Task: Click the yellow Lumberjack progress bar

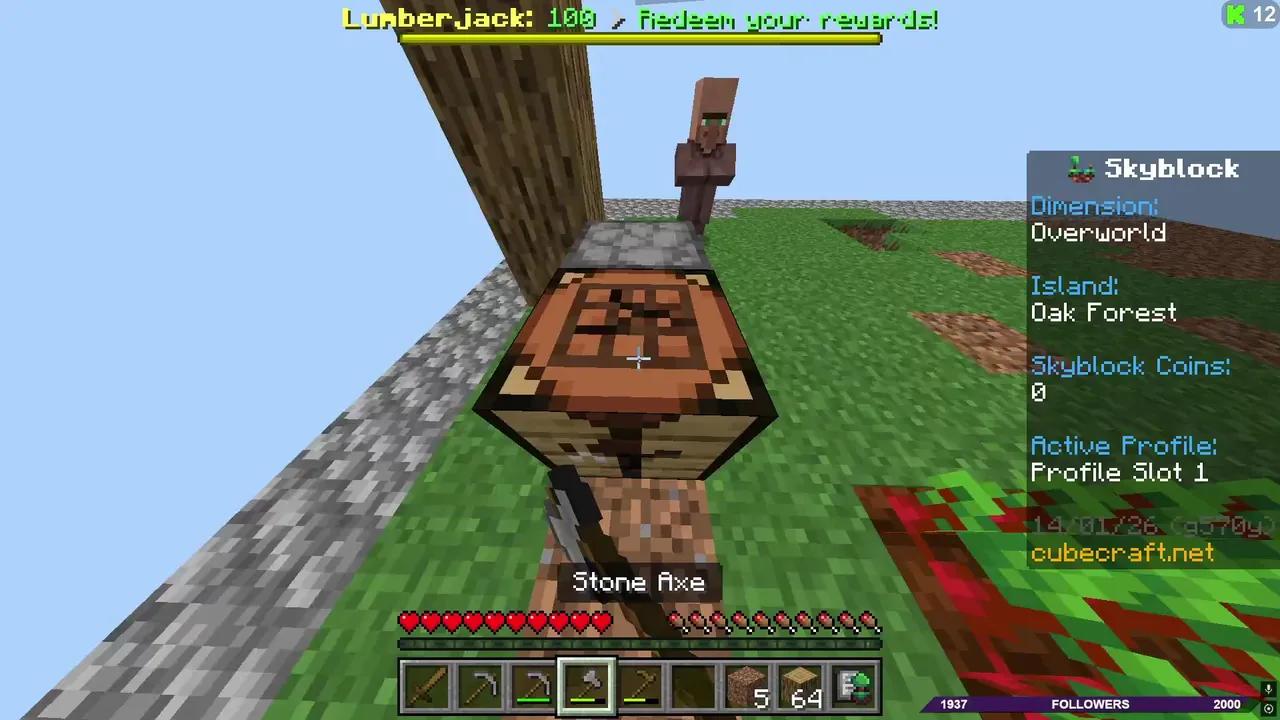Action: (640, 37)
